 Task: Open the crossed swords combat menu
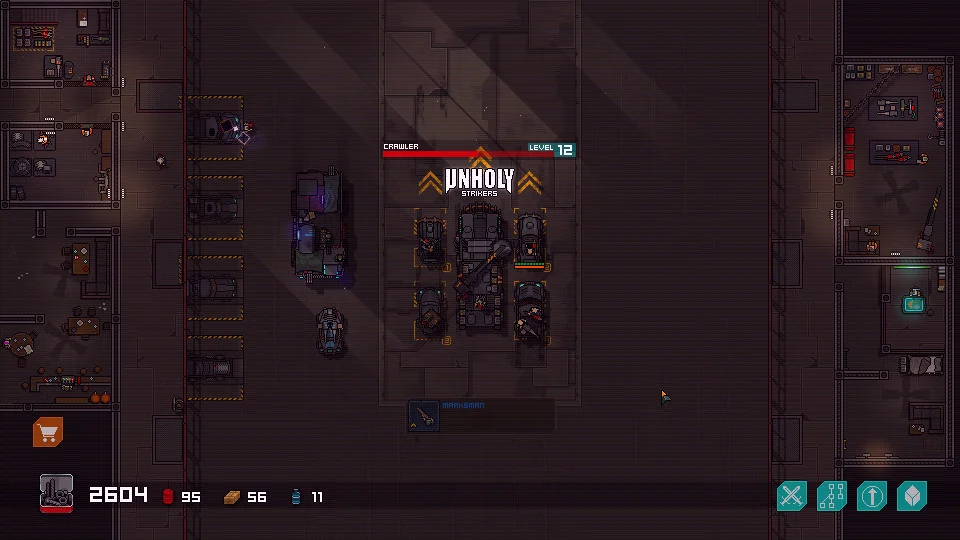coord(792,495)
